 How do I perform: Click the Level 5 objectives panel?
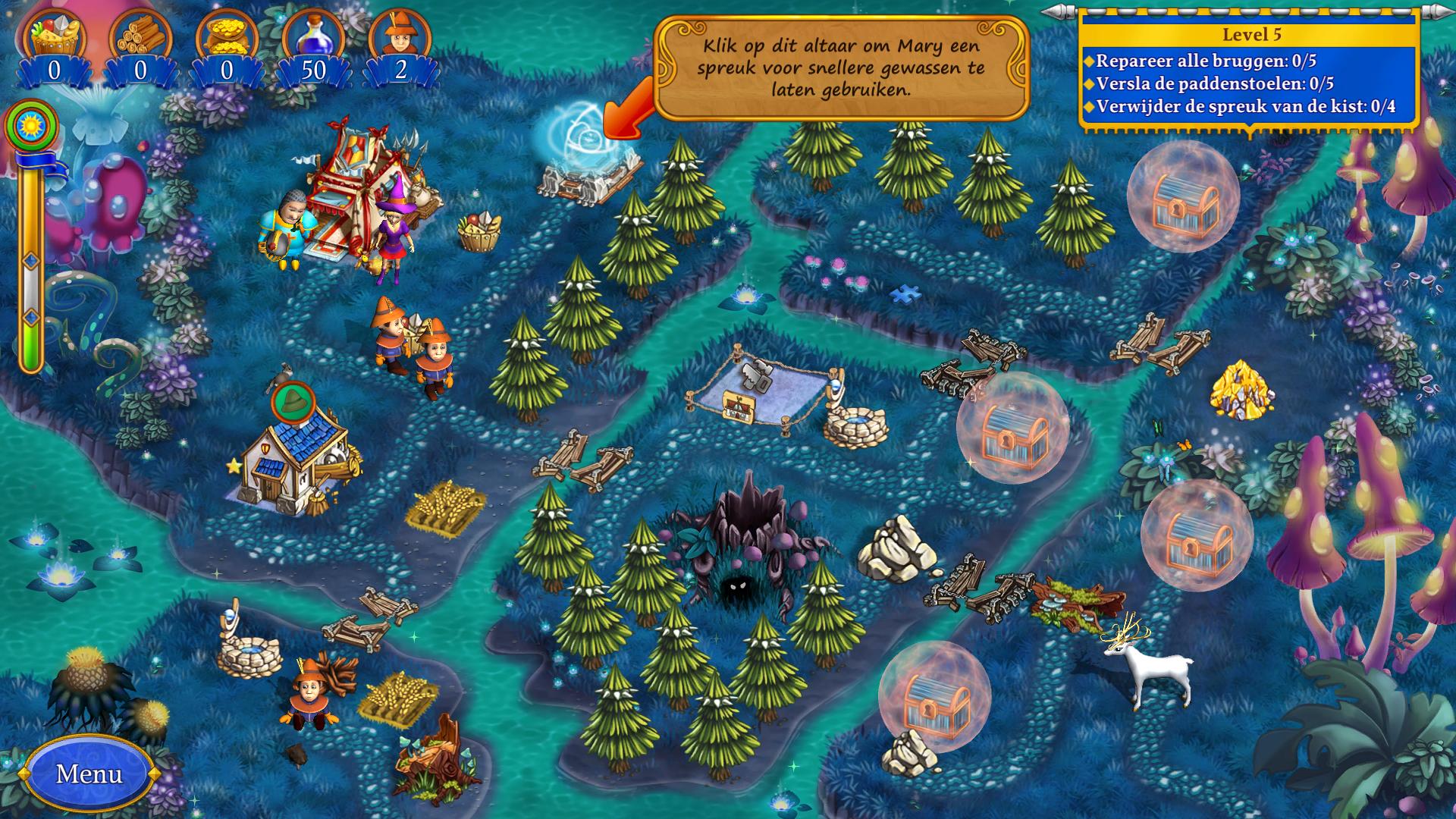1249,72
